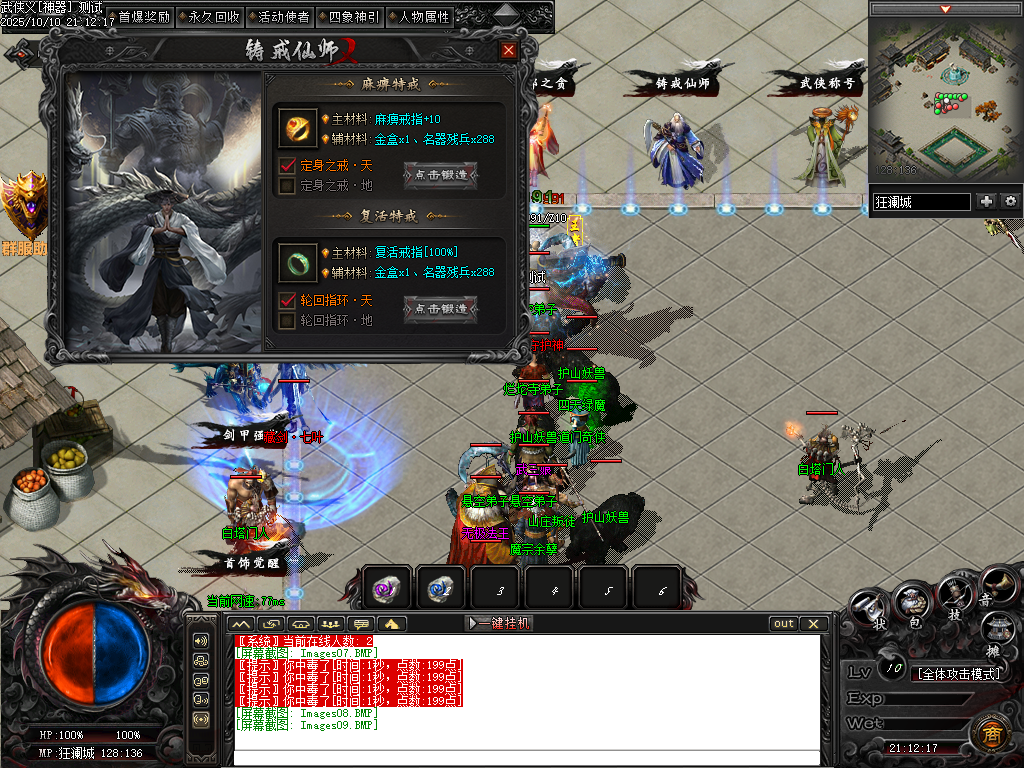The height and width of the screenshot is (768, 1024).
Task: Forge the 麻痹特戒 with its 点击锻造 button
Action: (440, 175)
